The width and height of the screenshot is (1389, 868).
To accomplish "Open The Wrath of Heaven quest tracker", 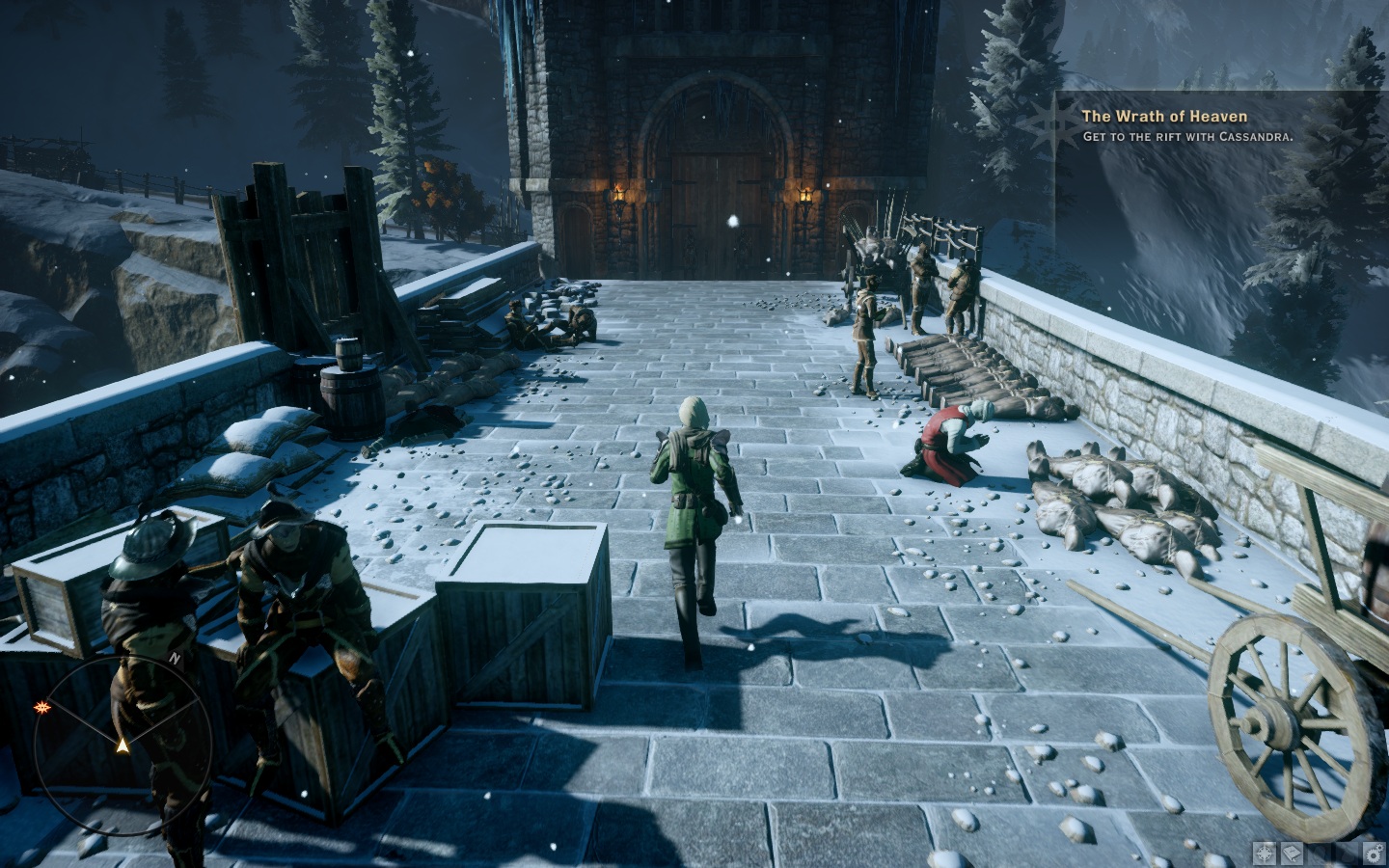I will pyautogui.click(x=1163, y=117).
